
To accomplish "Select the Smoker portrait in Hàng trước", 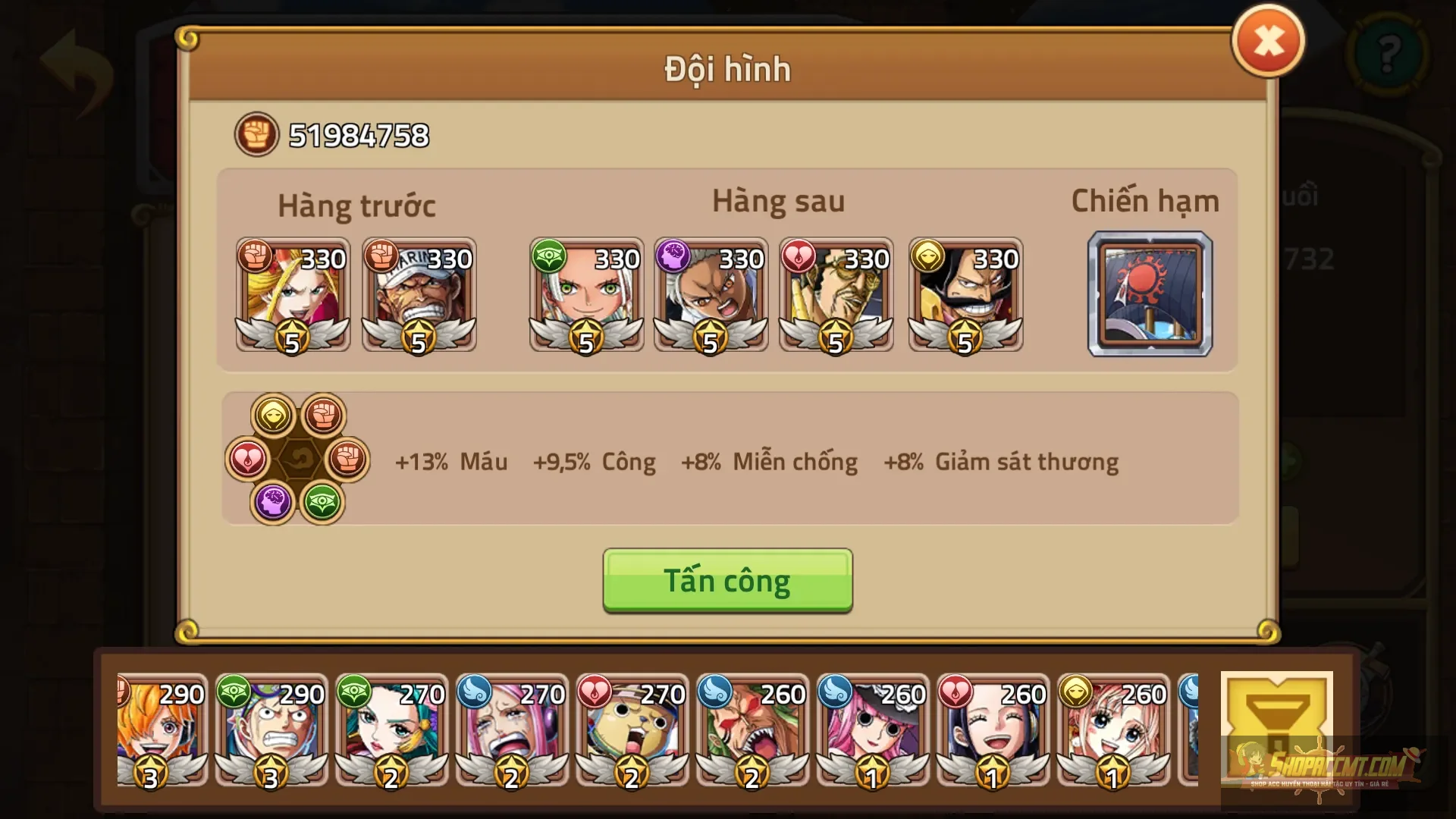I will [419, 296].
